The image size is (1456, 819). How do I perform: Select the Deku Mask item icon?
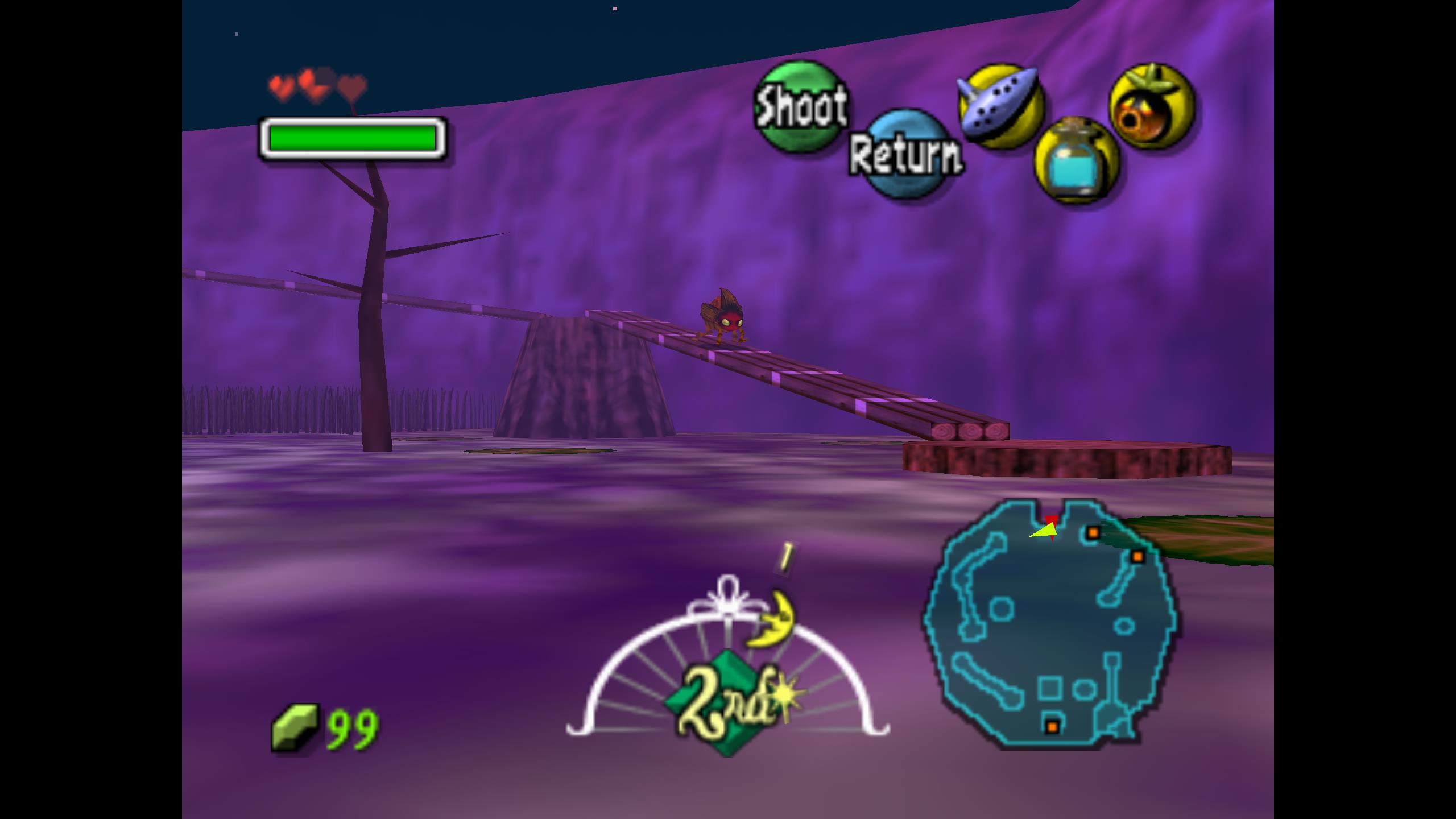coord(1152,106)
